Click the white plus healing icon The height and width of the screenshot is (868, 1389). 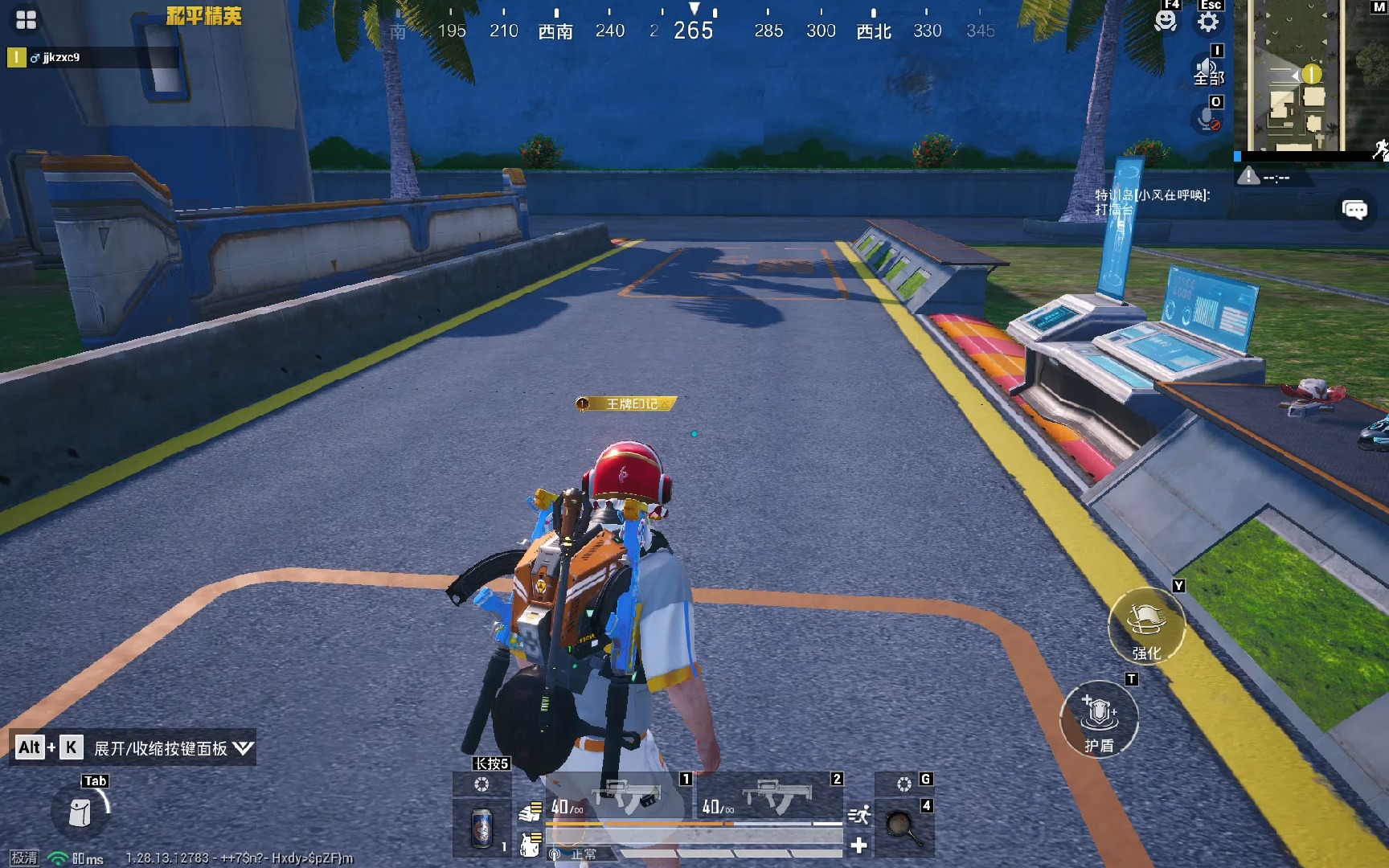pyautogui.click(x=858, y=845)
